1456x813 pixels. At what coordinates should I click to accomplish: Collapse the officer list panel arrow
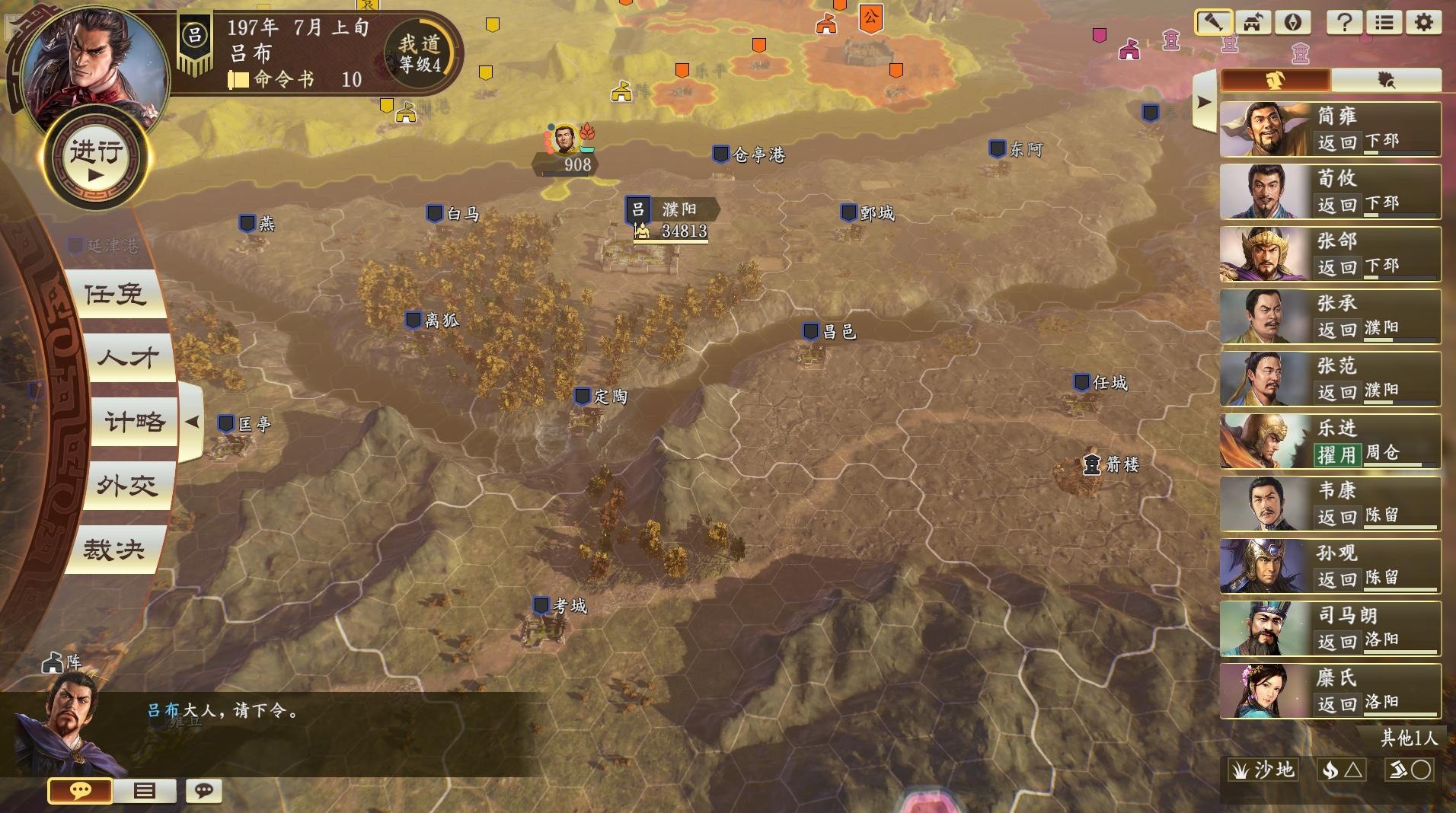click(x=1203, y=102)
